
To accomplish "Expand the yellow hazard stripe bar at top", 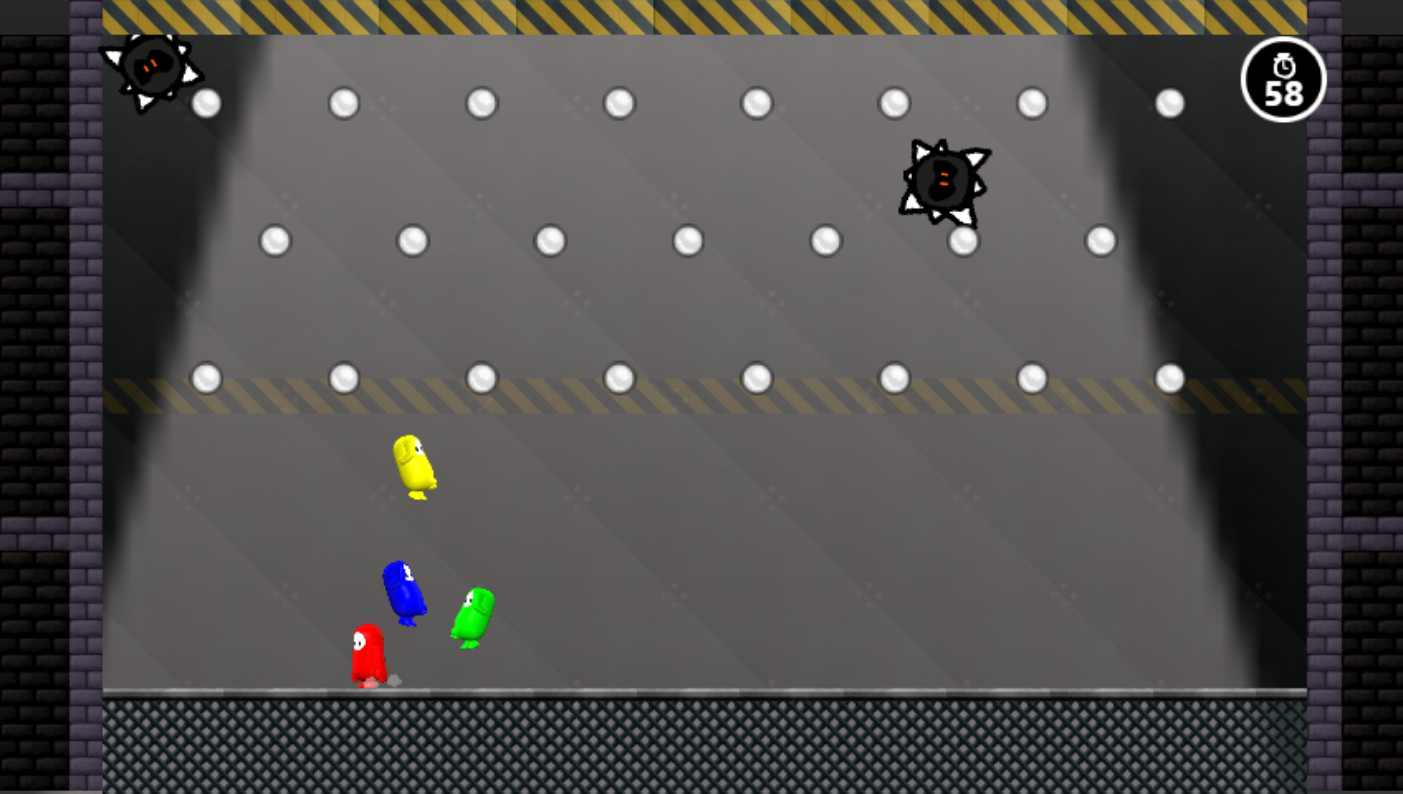I will pyautogui.click(x=700, y=15).
